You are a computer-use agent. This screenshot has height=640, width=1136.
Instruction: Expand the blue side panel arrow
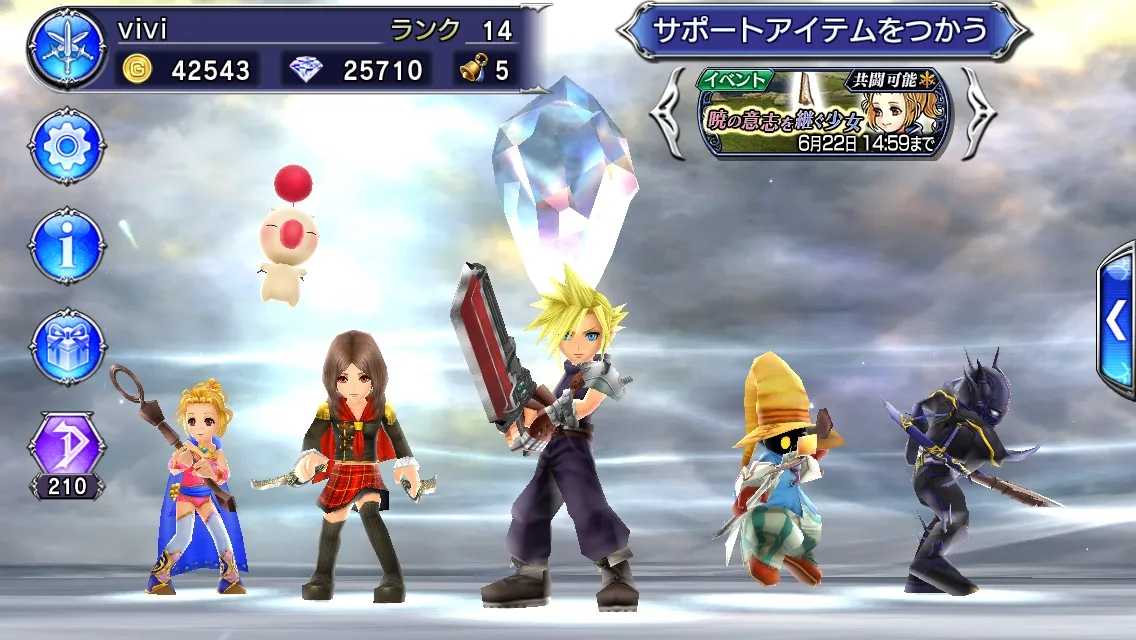coord(1116,320)
